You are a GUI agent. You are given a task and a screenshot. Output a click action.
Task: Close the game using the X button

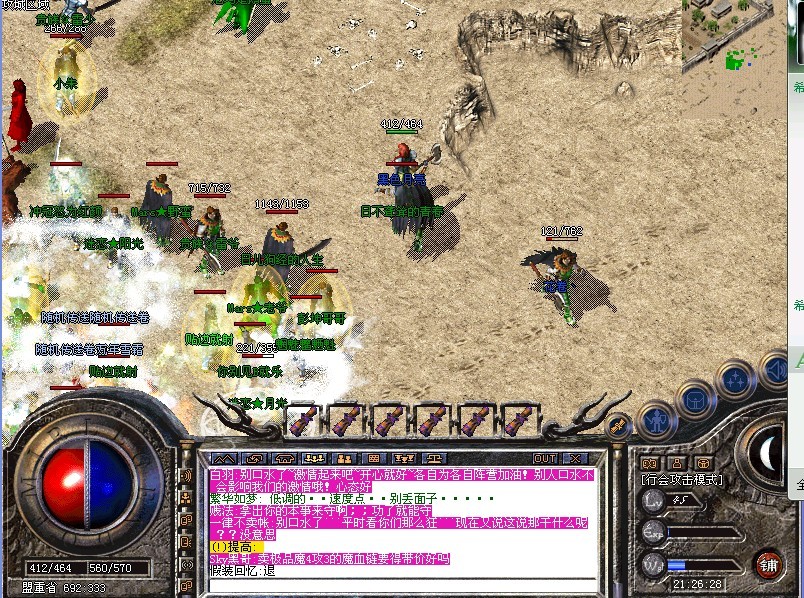click(x=575, y=458)
